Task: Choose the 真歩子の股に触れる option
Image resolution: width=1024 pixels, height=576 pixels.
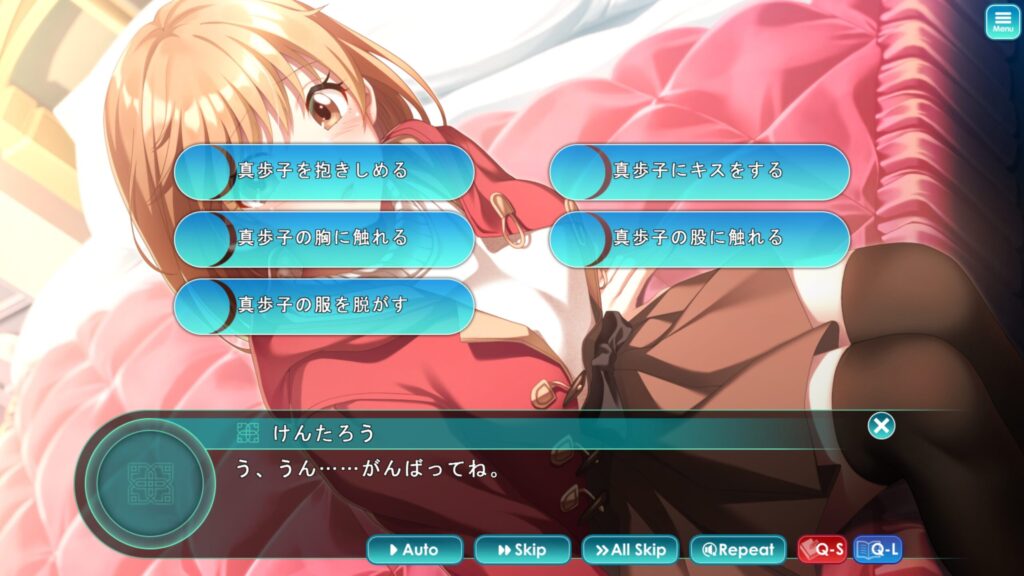Action: 699,238
